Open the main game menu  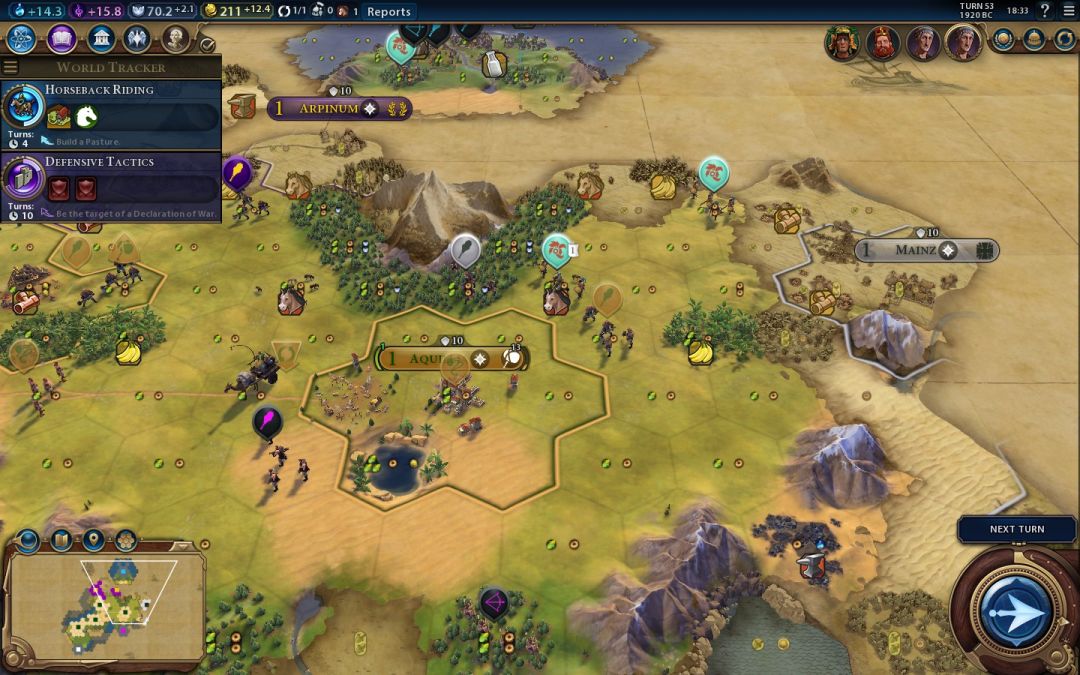pyautogui.click(x=1069, y=10)
